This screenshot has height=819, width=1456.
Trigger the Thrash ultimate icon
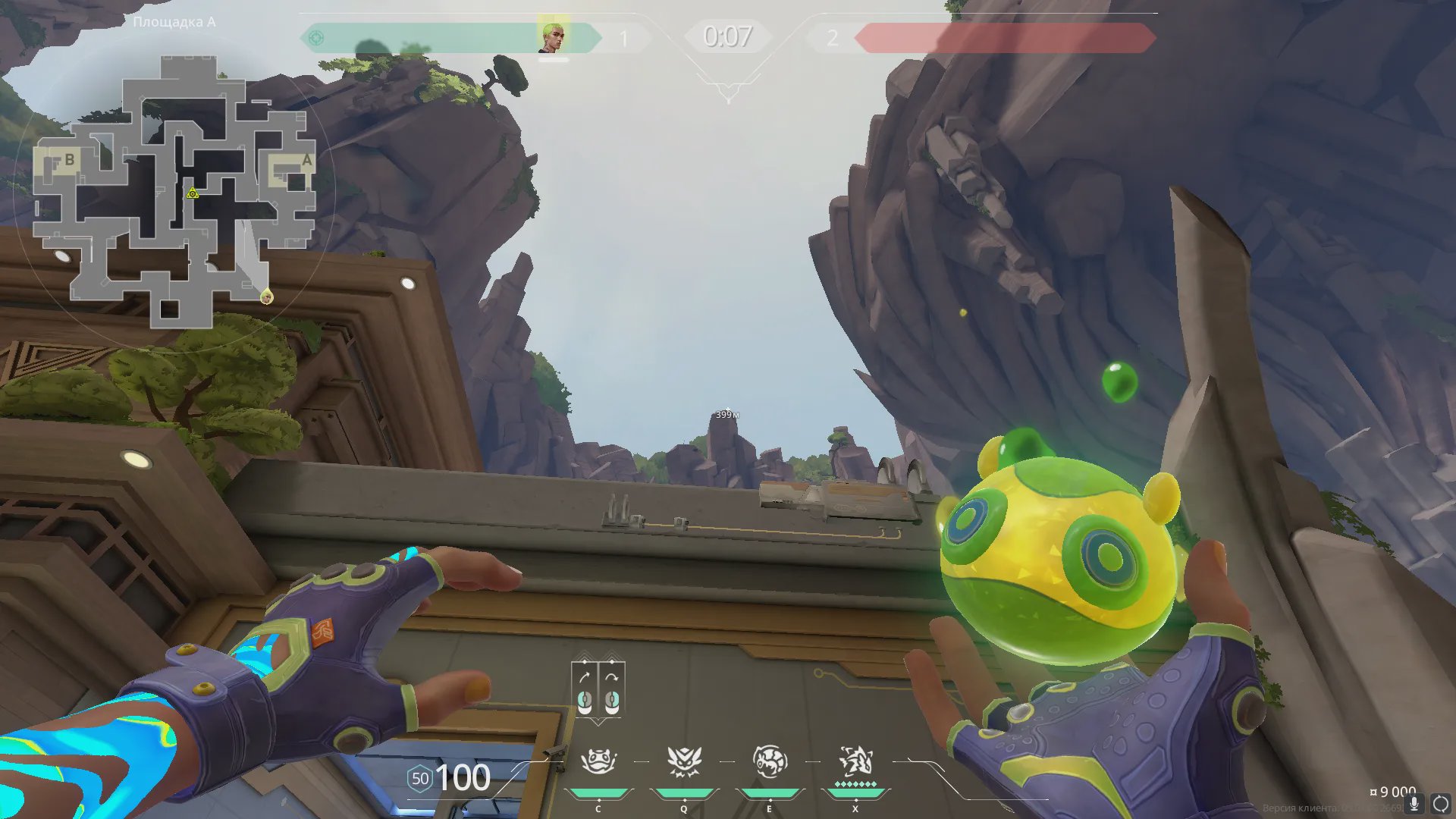click(x=855, y=761)
